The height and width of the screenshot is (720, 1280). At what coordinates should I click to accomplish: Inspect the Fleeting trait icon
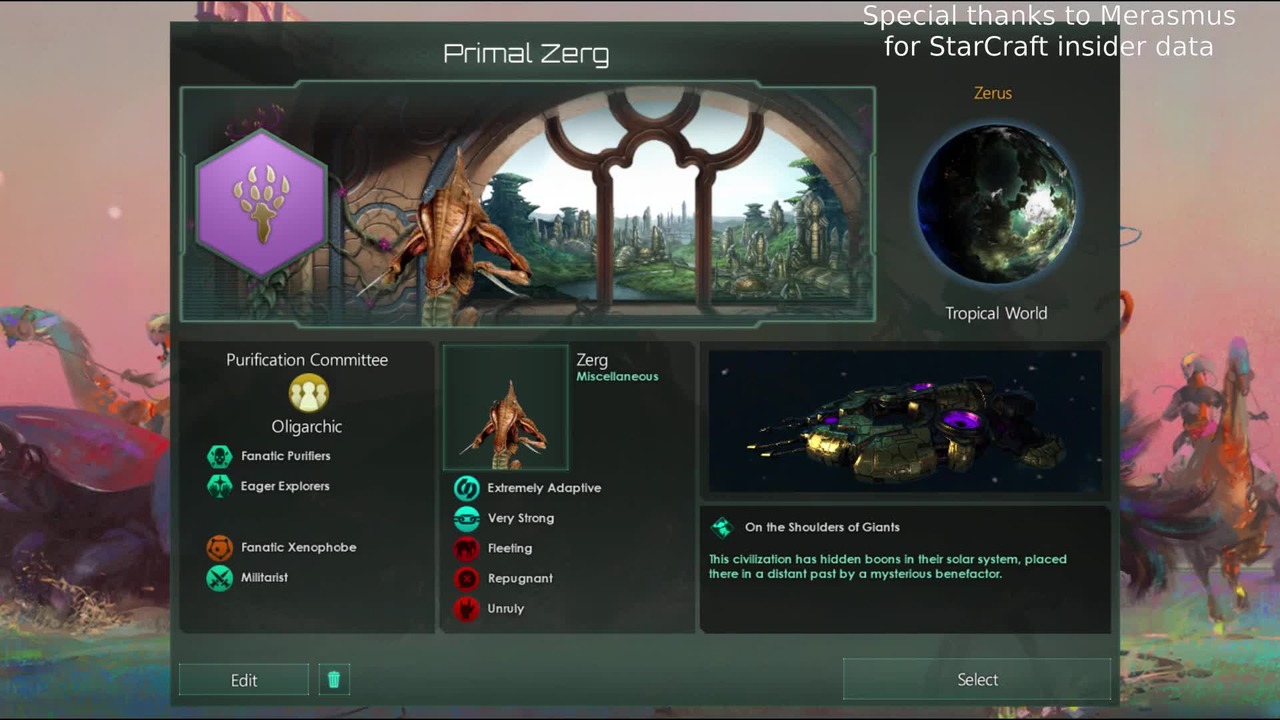(x=467, y=548)
